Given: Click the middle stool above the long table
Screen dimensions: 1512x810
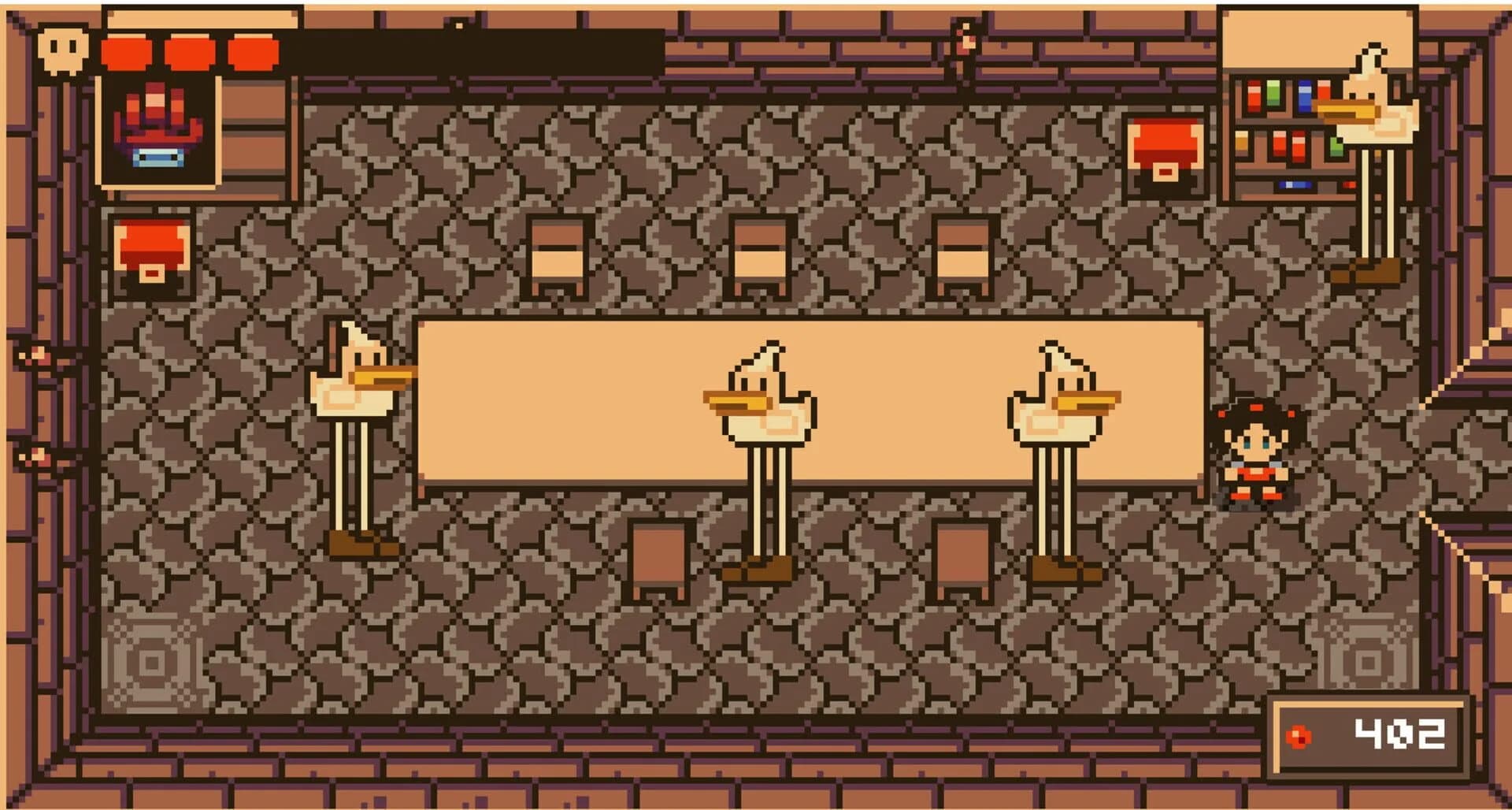Looking at the screenshot, I should click(759, 248).
